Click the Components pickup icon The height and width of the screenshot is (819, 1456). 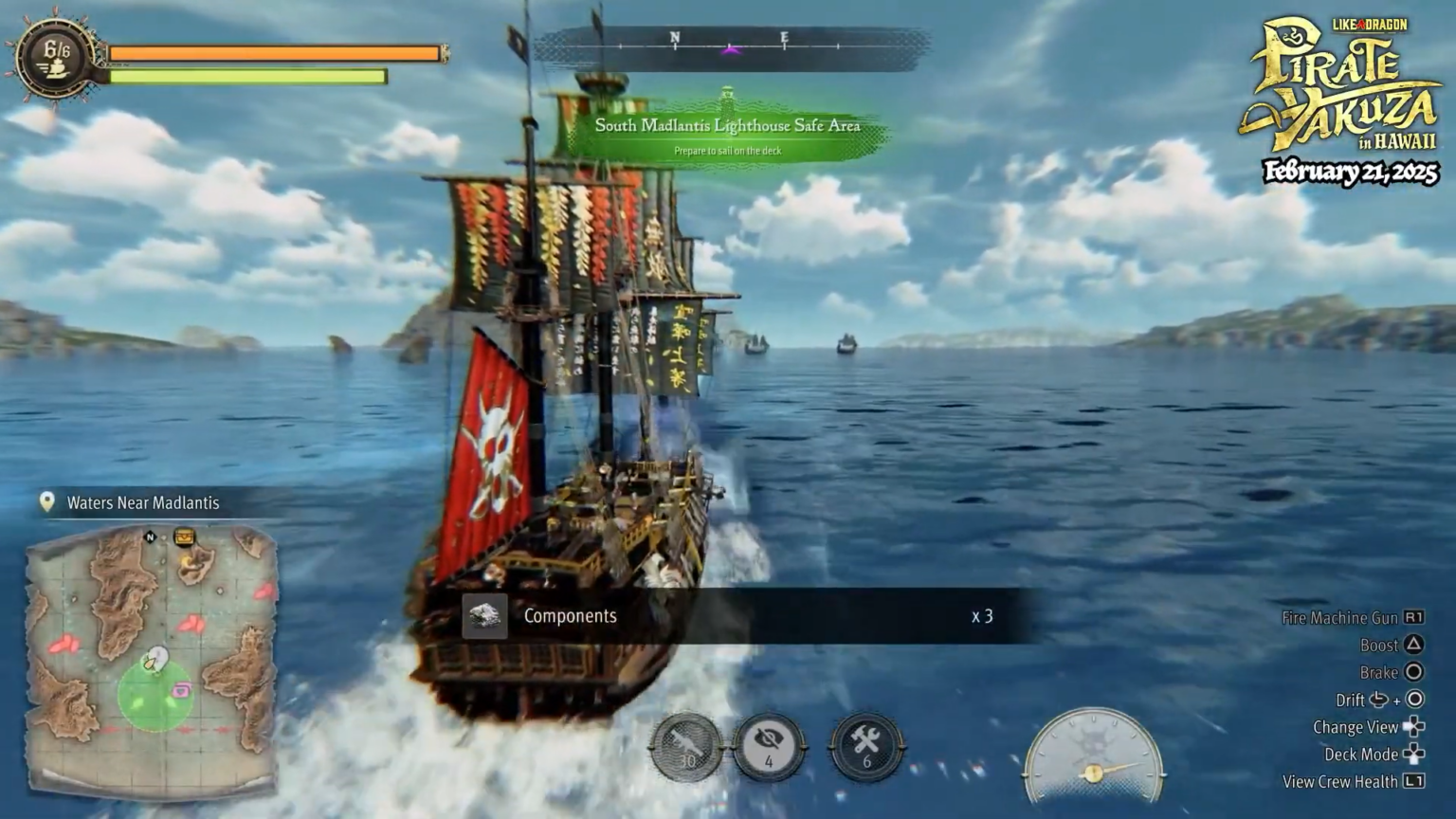(483, 615)
